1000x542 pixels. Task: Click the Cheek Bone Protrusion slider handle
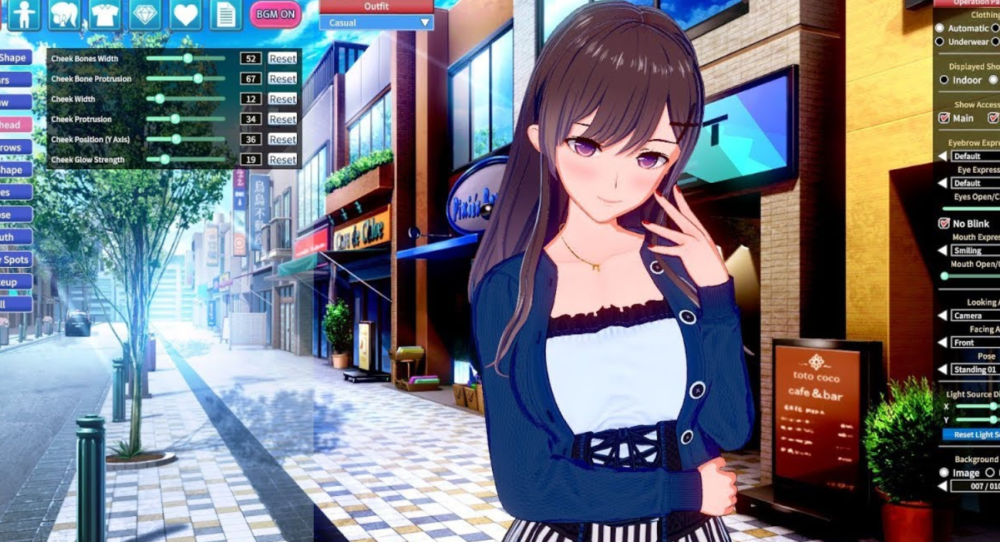(197, 78)
